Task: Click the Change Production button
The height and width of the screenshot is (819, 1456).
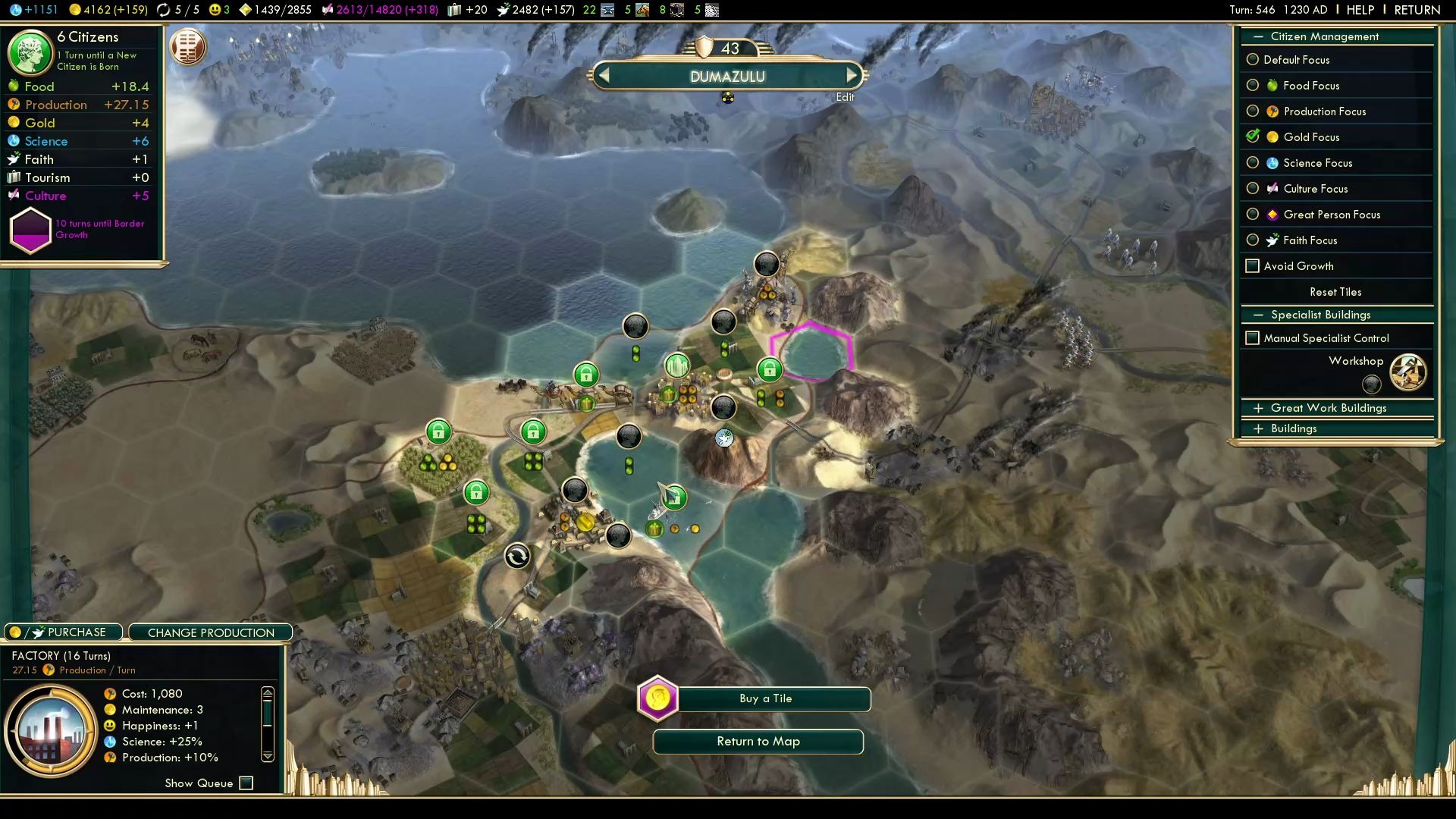Action: point(211,632)
